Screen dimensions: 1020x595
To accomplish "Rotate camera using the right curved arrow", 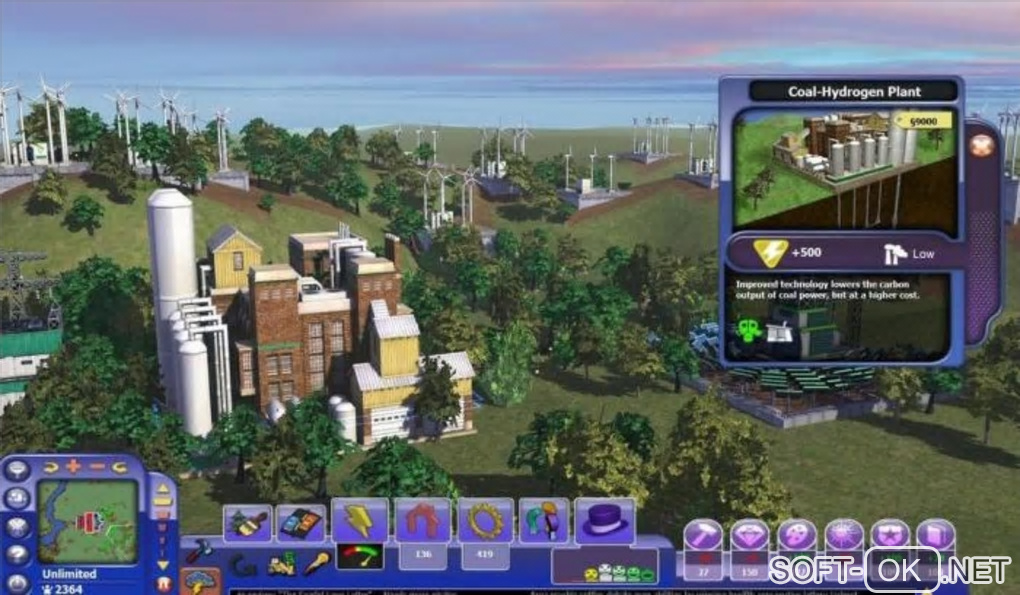I will [x=119, y=466].
